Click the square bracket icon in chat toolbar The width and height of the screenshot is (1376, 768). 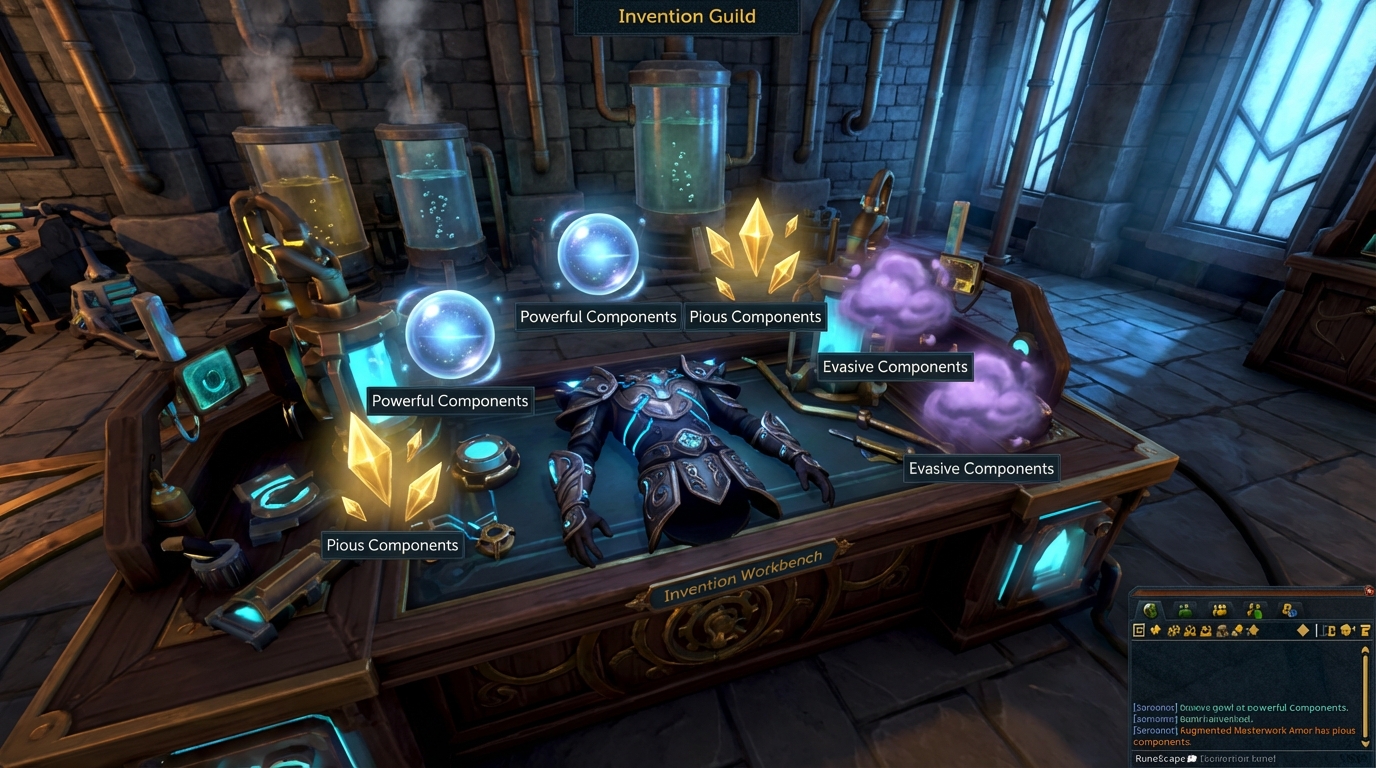coord(1330,631)
